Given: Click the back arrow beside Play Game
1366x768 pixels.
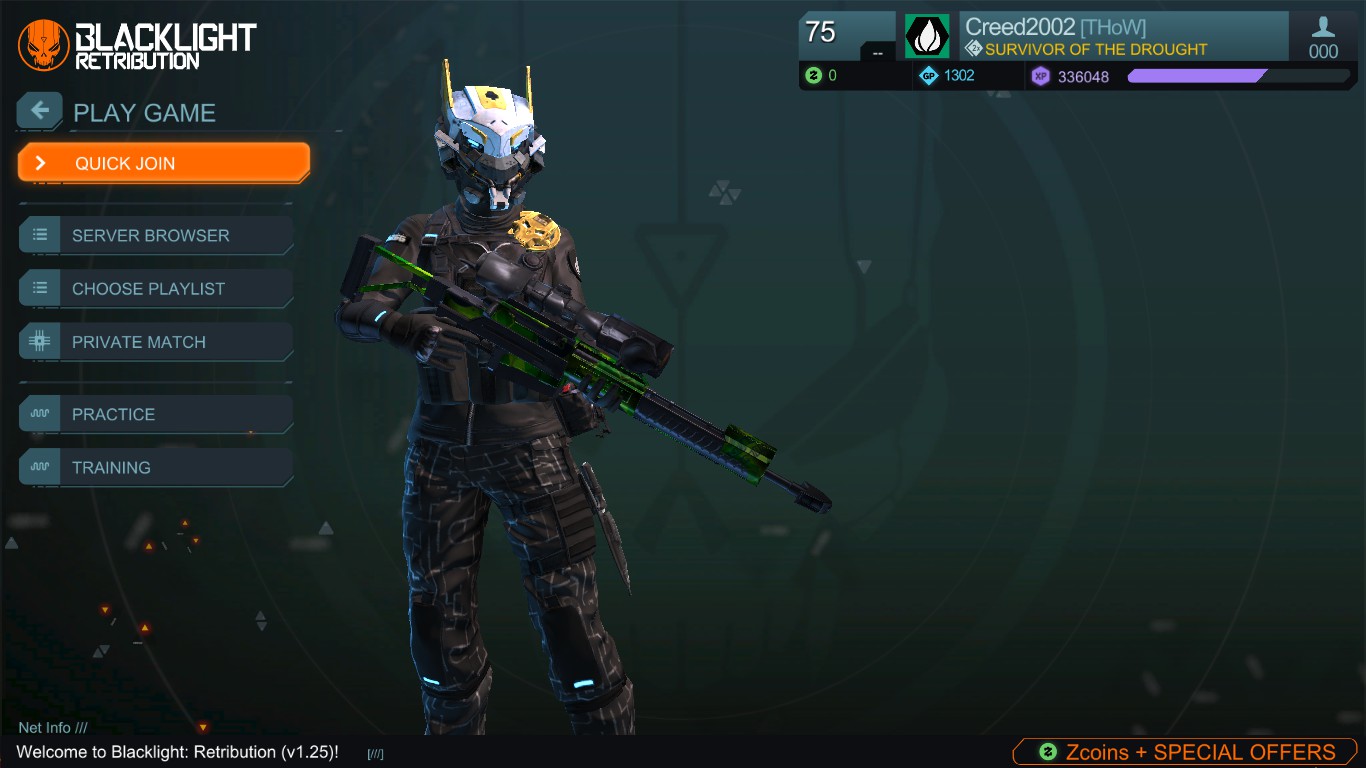Looking at the screenshot, I should click(39, 110).
